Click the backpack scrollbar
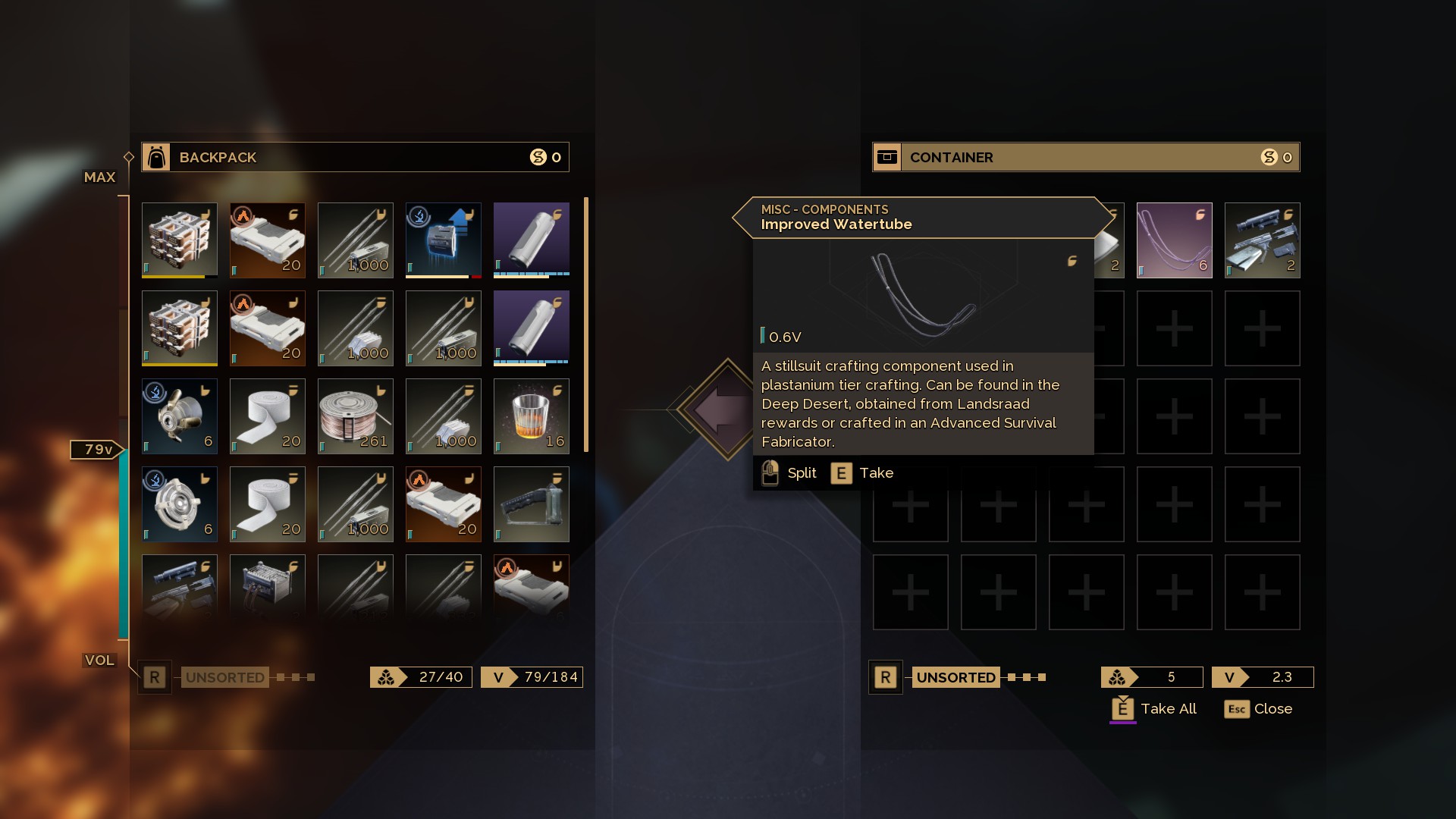The image size is (1456, 819). [586, 325]
